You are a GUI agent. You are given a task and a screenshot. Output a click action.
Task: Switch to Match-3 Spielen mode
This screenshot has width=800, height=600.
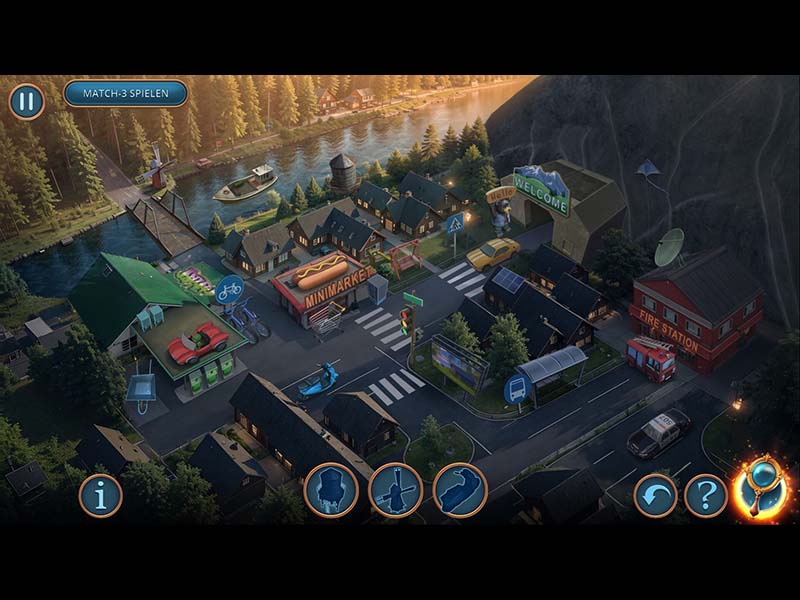click(x=126, y=94)
